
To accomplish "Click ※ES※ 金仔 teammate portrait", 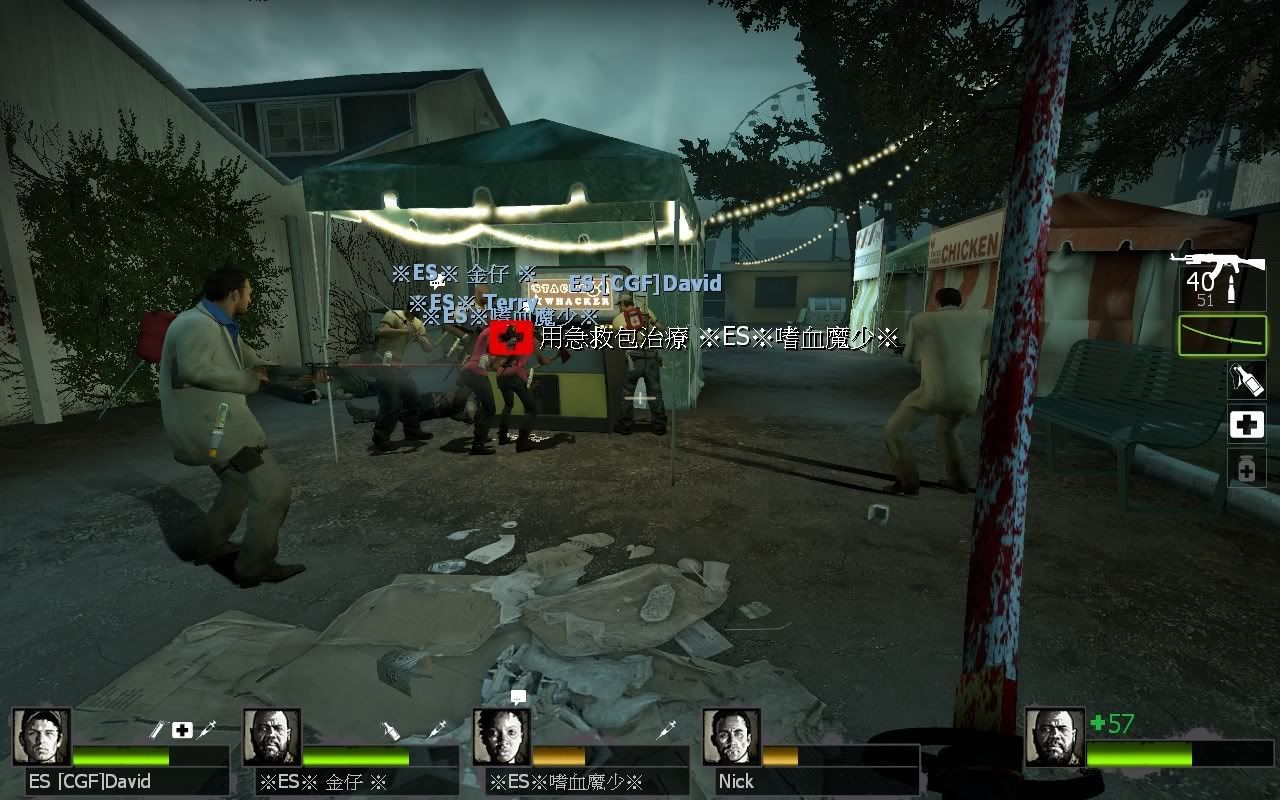I will (271, 737).
